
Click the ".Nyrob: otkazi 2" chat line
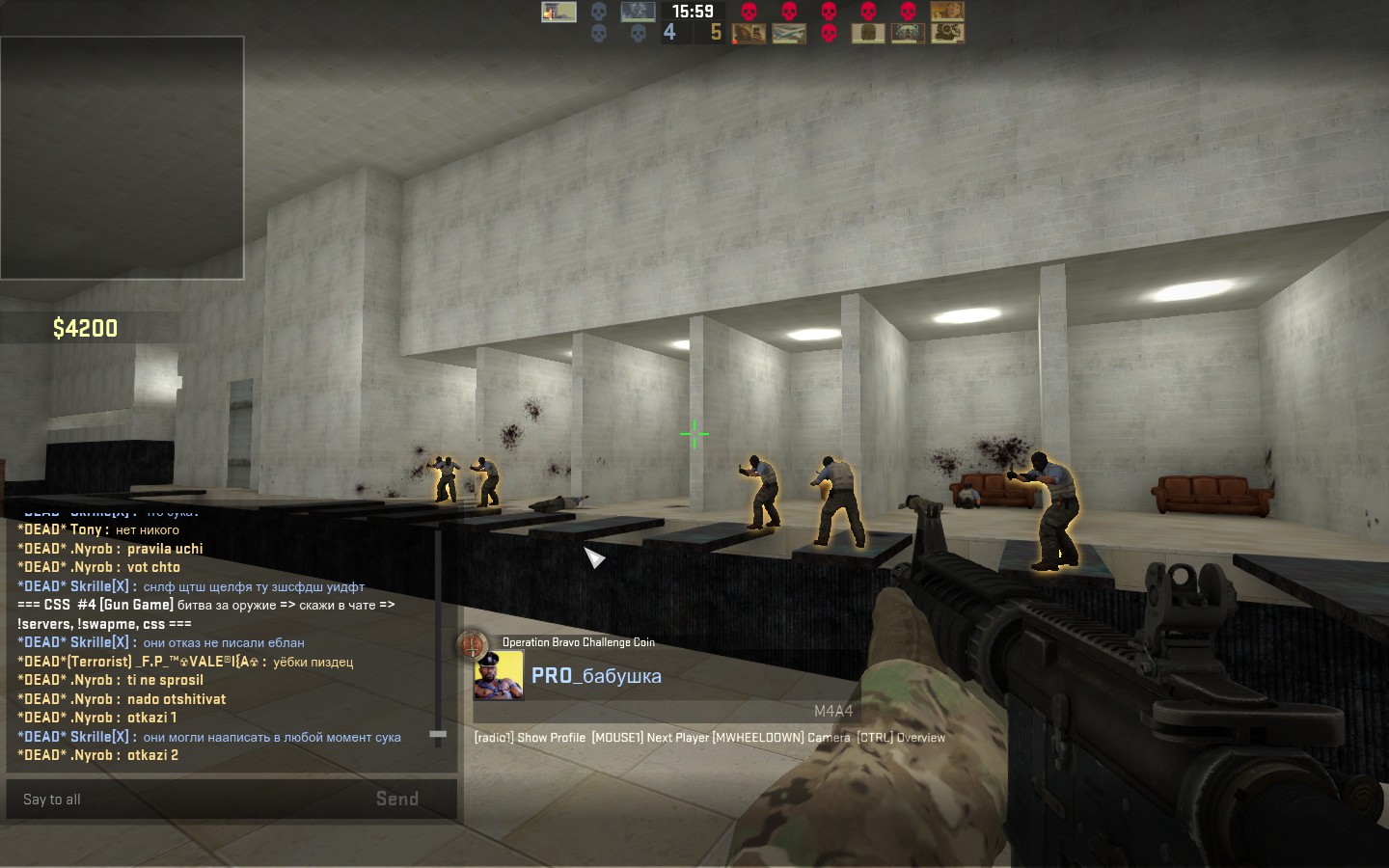[98, 755]
